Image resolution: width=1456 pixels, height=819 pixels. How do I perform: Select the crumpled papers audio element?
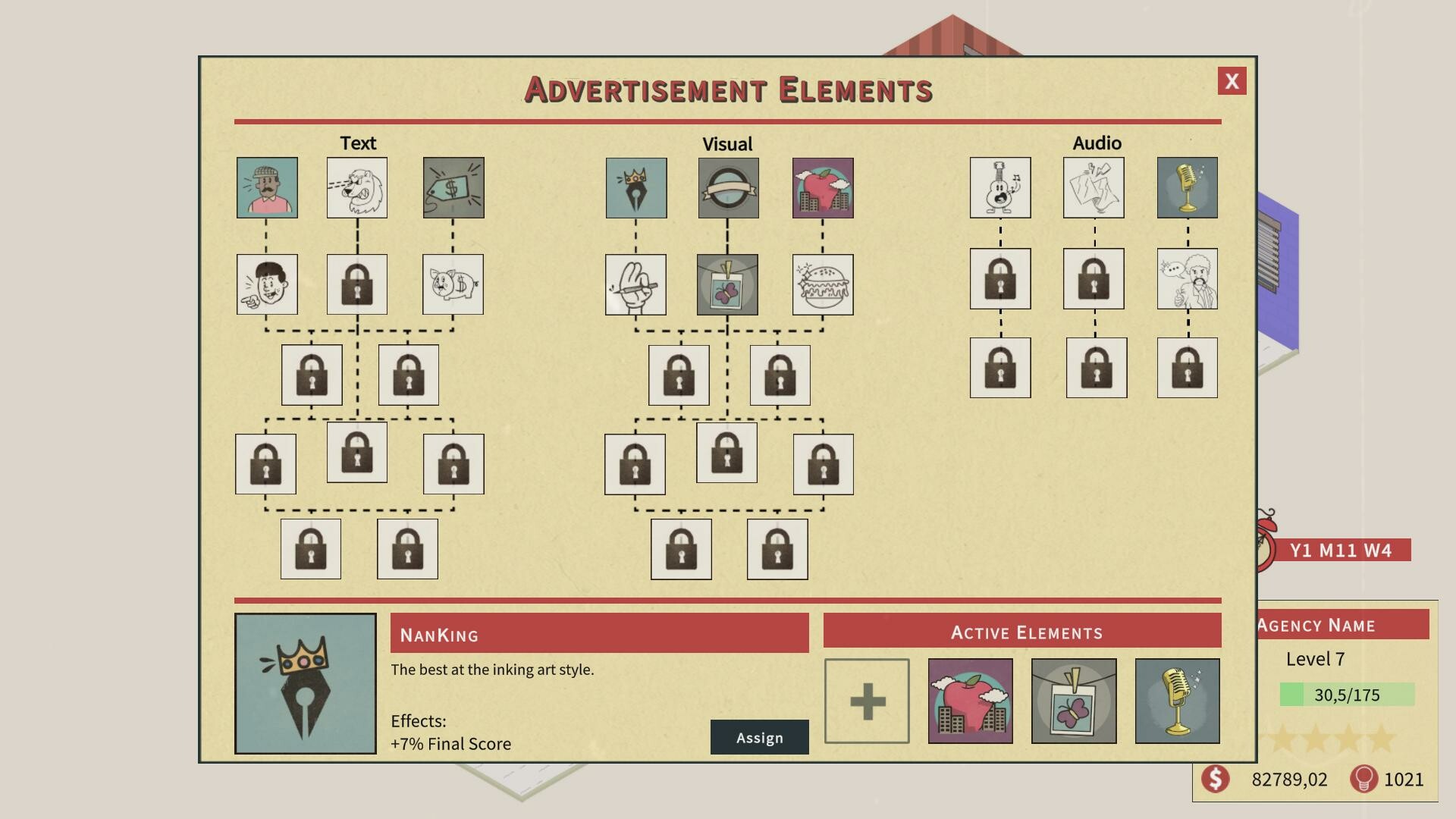coord(1094,187)
